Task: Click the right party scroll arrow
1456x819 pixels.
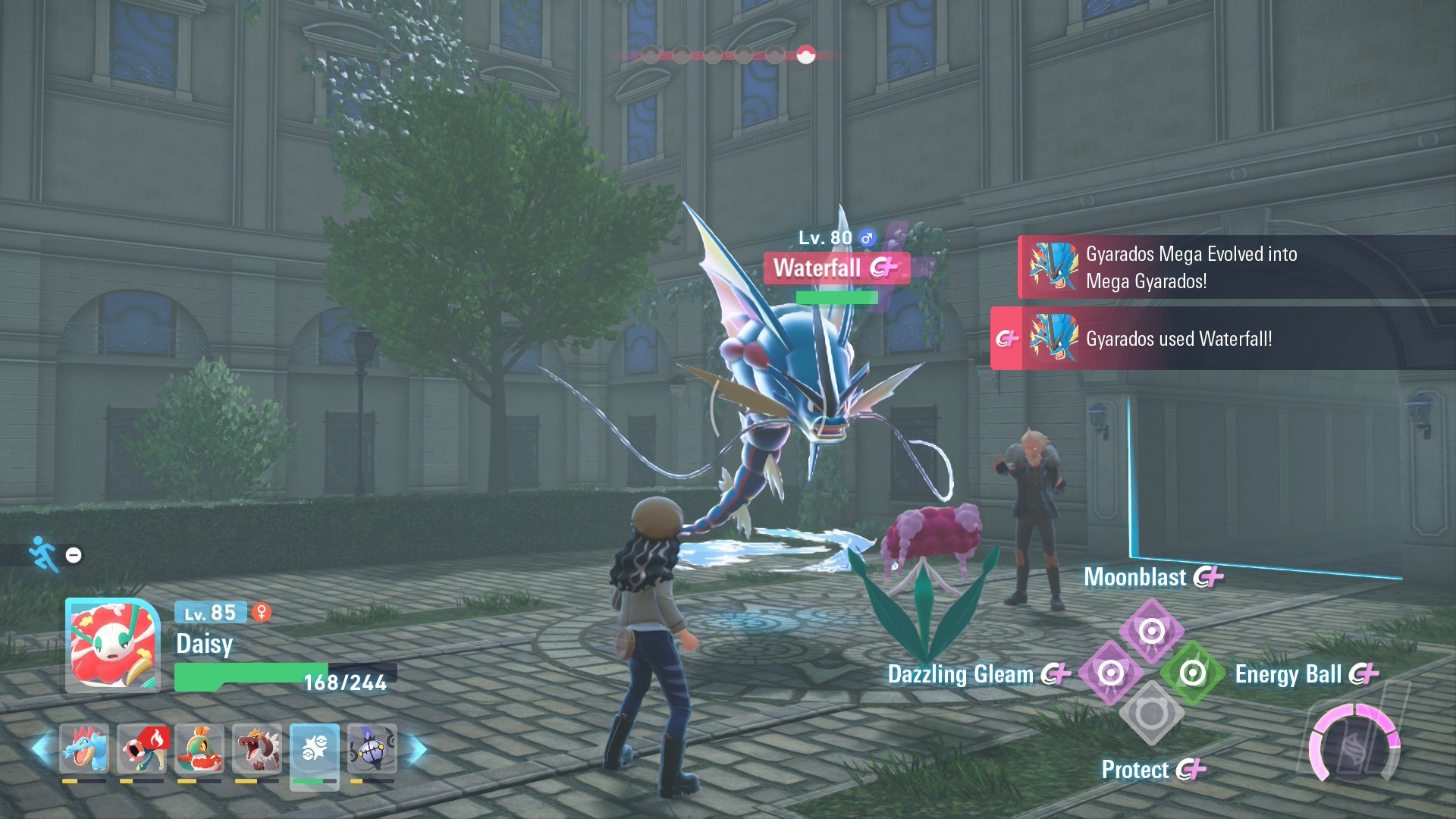Action: coord(417,748)
